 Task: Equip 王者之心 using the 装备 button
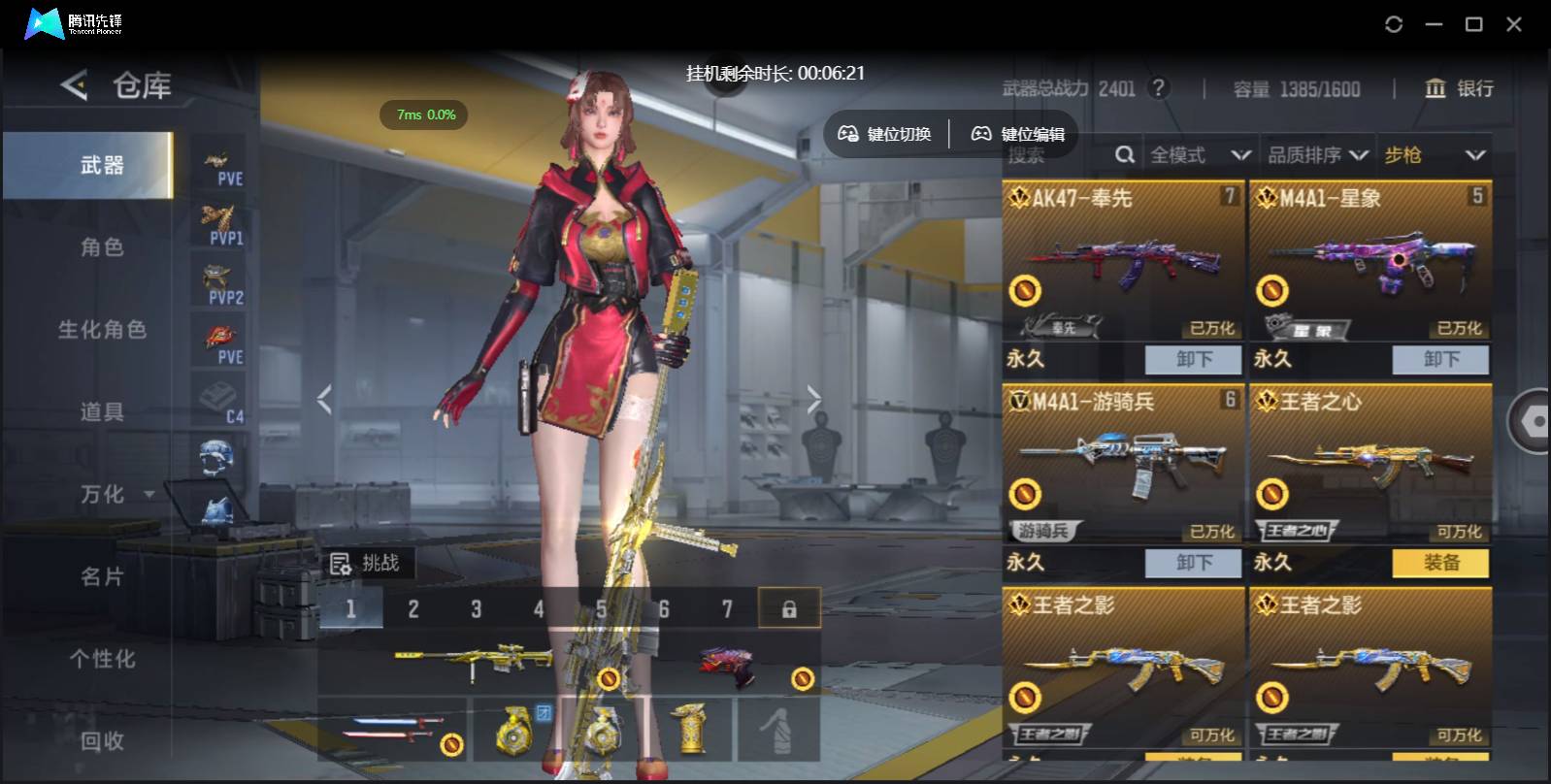pos(1440,563)
